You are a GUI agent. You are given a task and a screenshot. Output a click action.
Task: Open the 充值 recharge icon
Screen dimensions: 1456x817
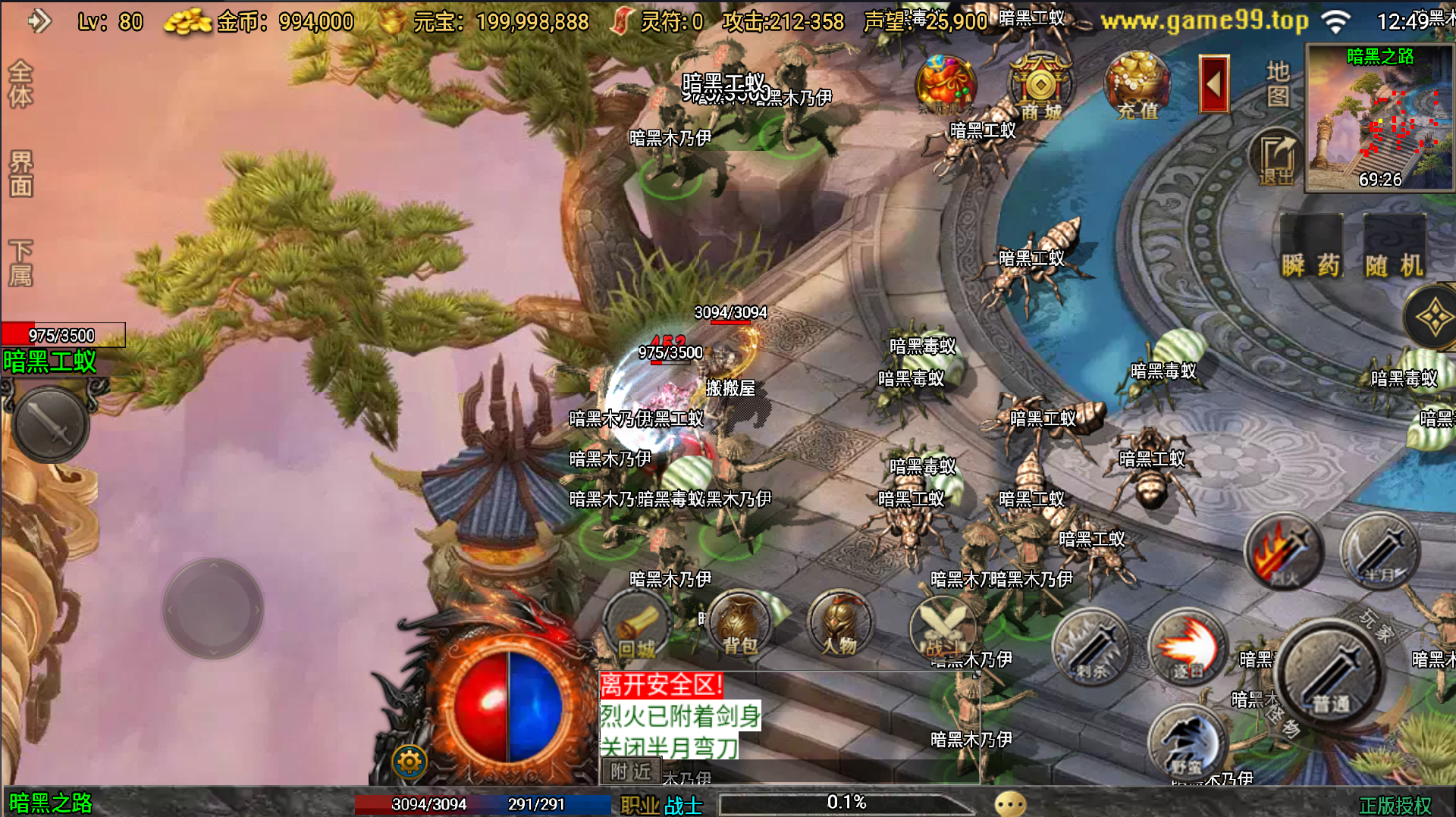click(x=1137, y=86)
